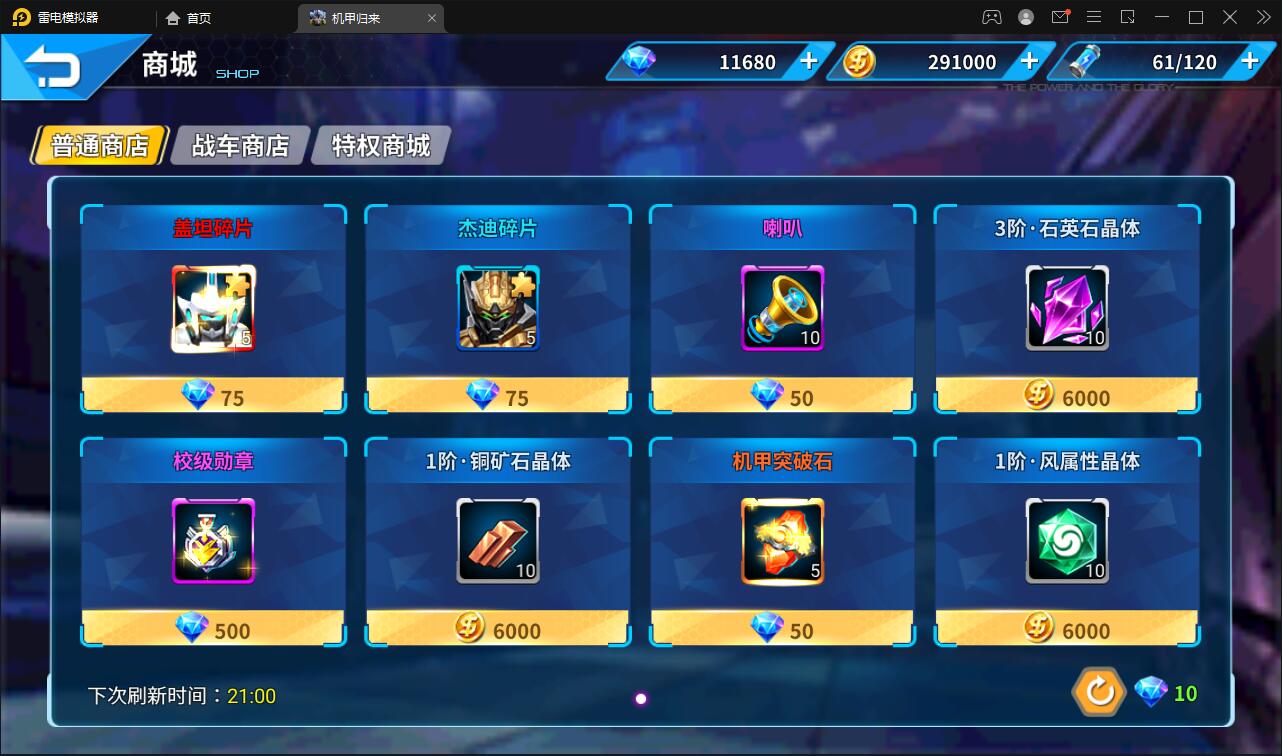Click the diamond currency icon
The height and width of the screenshot is (756, 1282).
tap(638, 61)
